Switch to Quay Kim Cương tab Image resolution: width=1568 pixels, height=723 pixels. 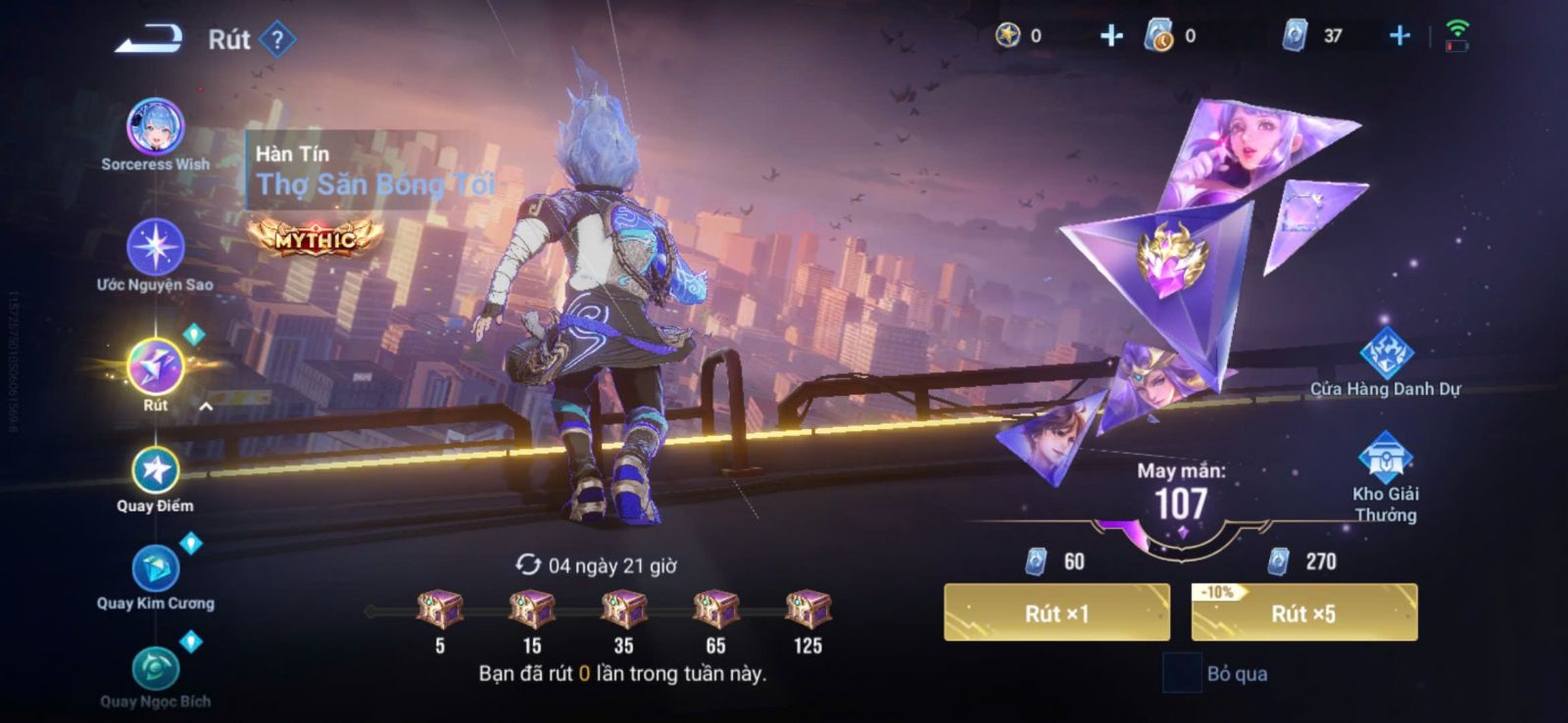pos(155,568)
